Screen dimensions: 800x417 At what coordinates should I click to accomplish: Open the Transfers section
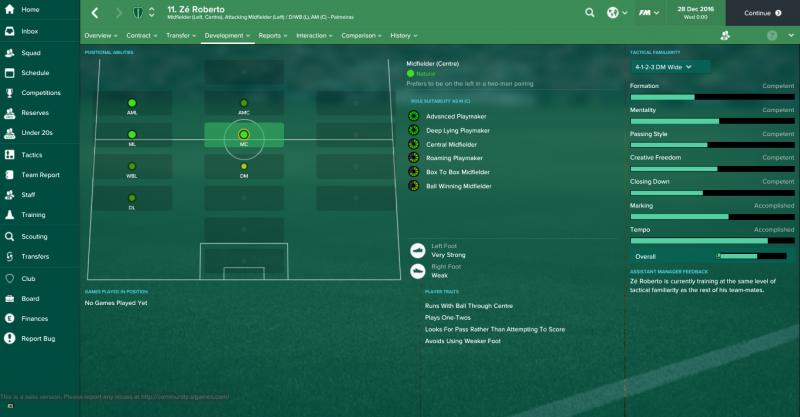(x=35, y=257)
